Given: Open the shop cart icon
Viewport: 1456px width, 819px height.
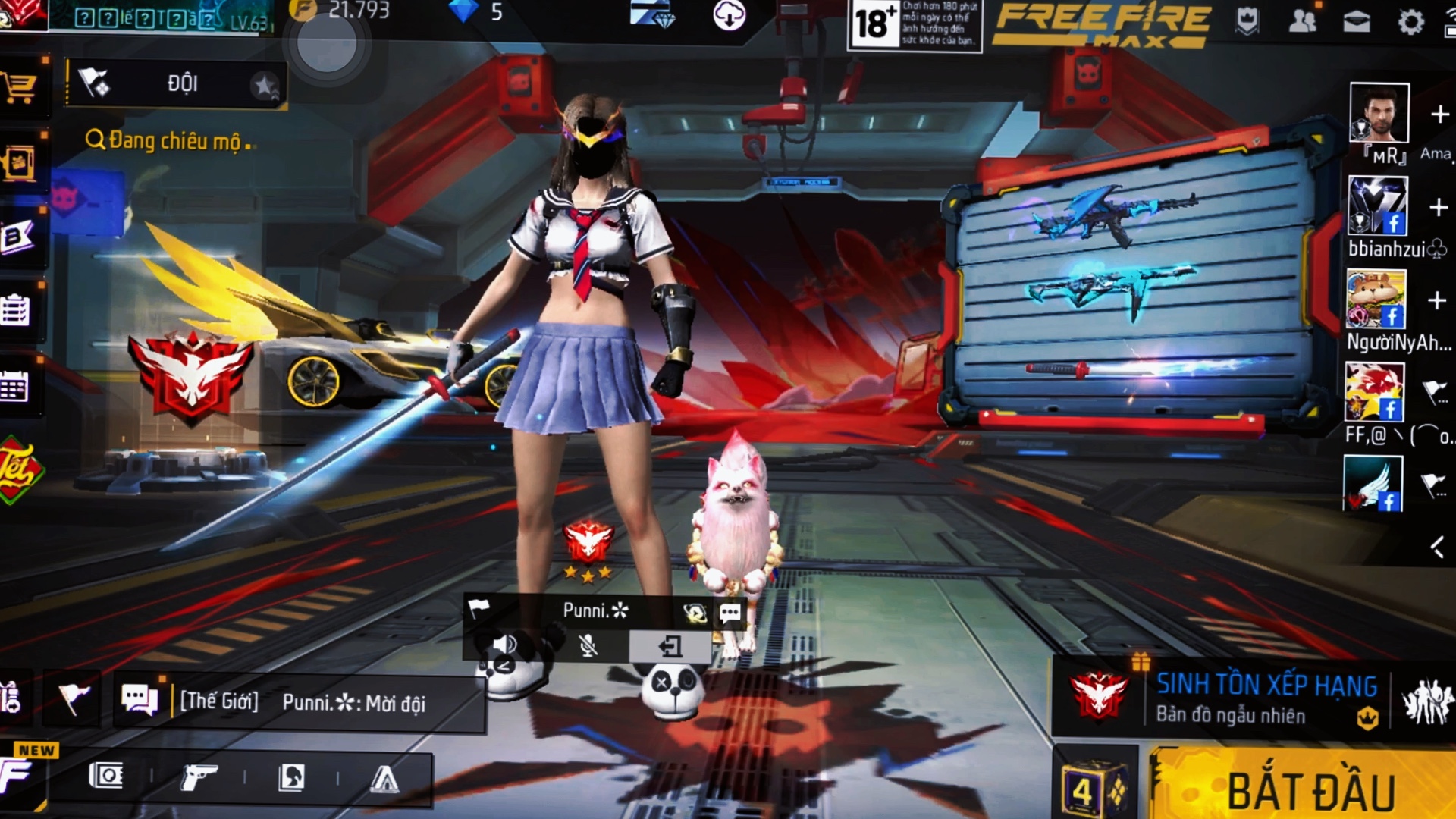Looking at the screenshot, I should (19, 87).
